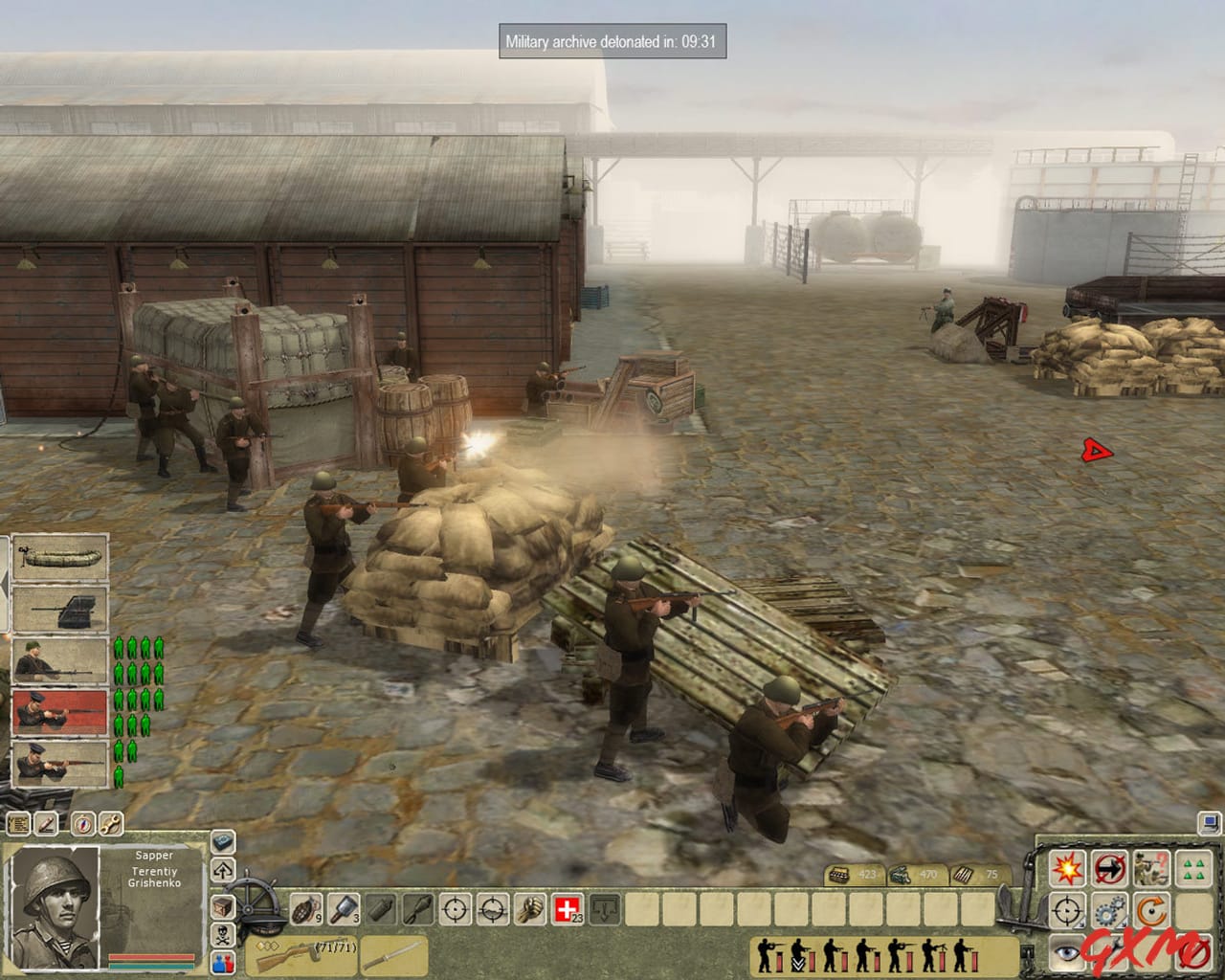The width and height of the screenshot is (1225, 980).
Task: Select the gears icon in the right panel
Action: click(1108, 909)
